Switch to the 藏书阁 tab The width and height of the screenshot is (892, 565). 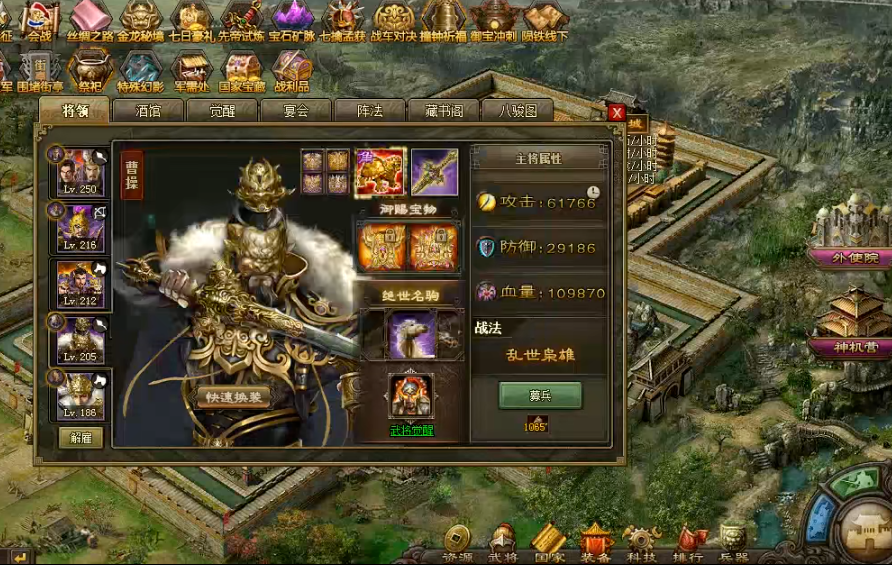click(x=444, y=111)
